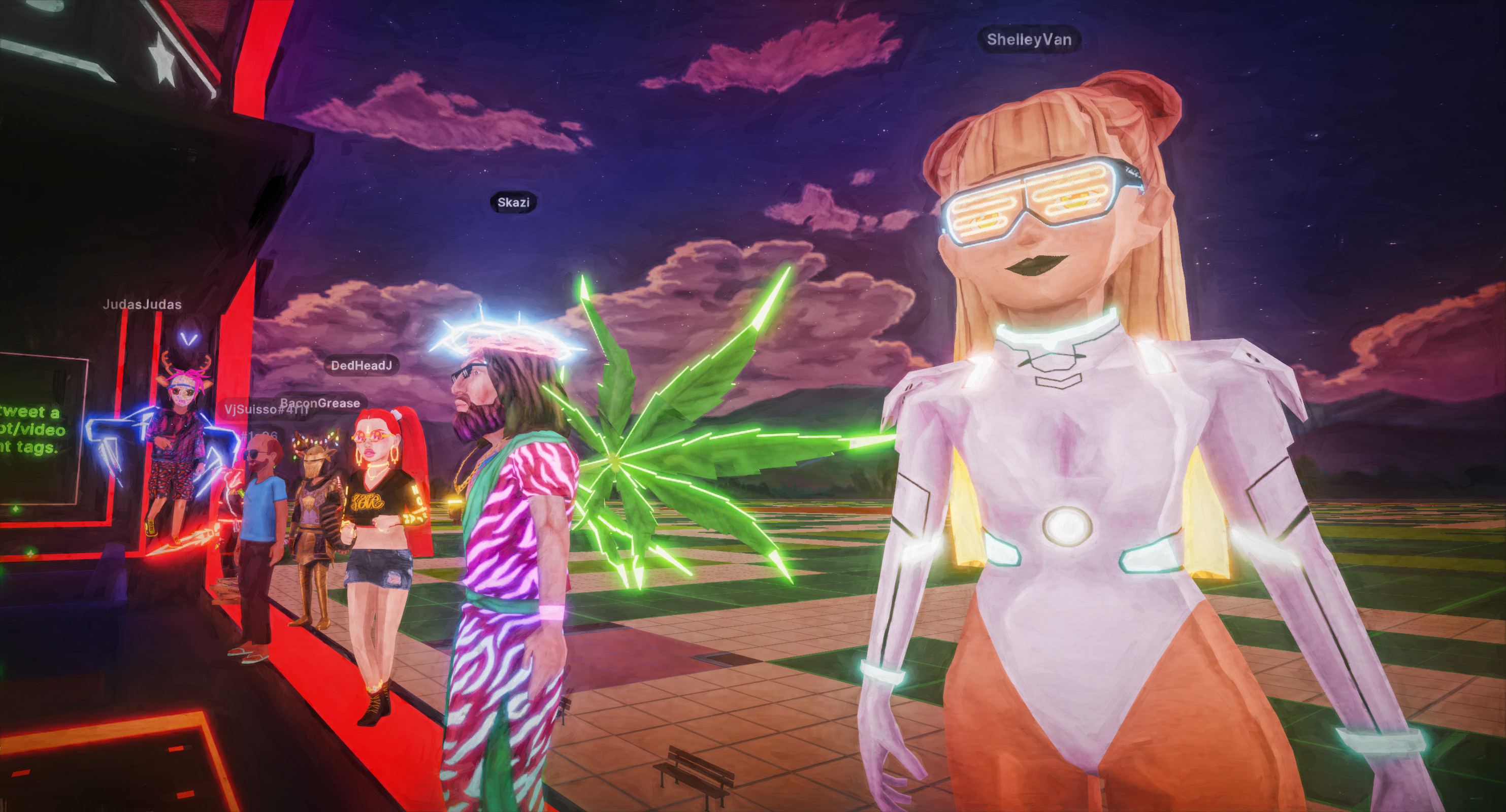Select the JudasJudas player name tag
The height and width of the screenshot is (812, 1506).
[142, 304]
